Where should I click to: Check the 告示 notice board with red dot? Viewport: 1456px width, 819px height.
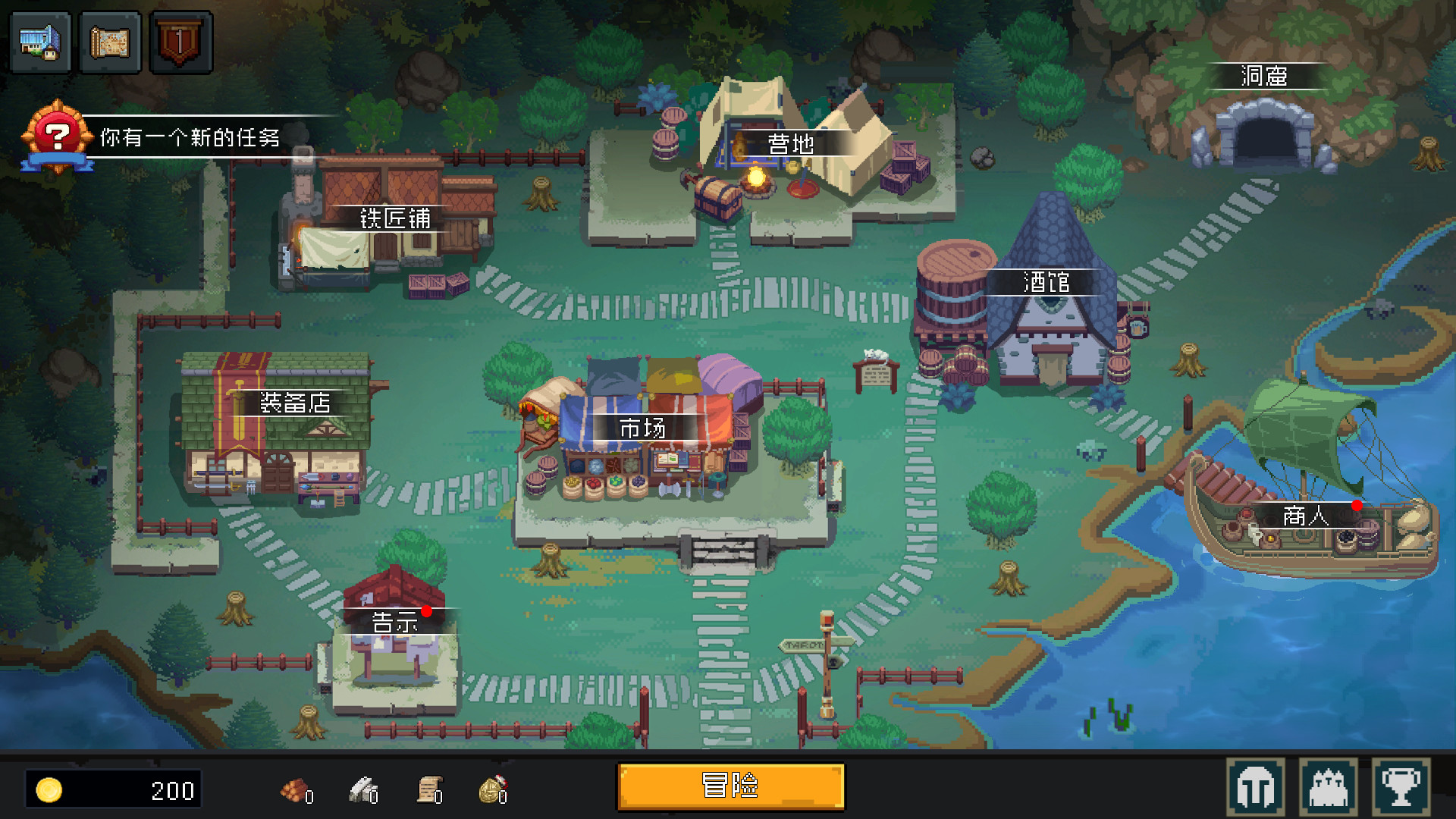click(x=394, y=623)
